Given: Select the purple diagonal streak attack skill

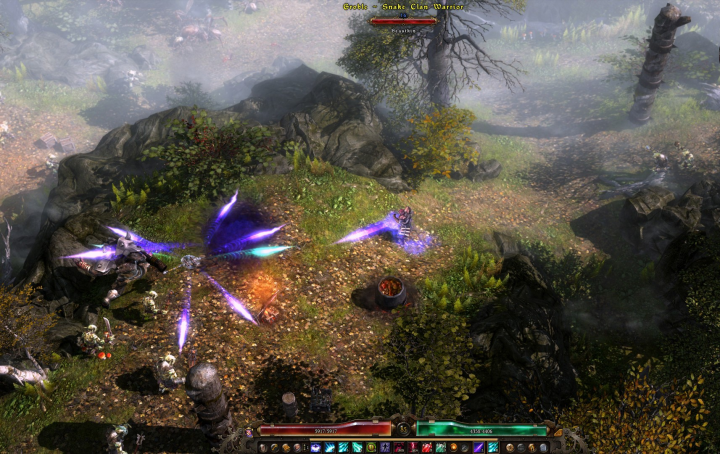Looking at the screenshot, I should point(479,447).
